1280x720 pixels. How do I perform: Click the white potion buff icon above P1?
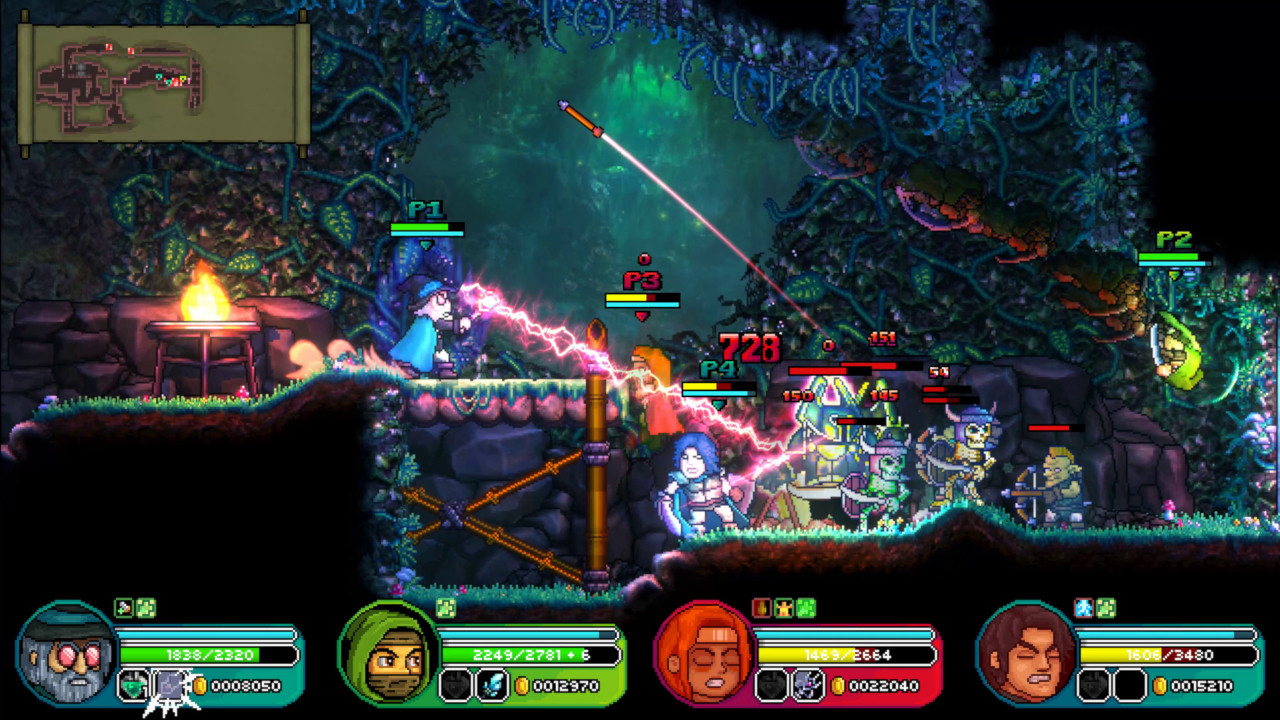pyautogui.click(x=122, y=608)
